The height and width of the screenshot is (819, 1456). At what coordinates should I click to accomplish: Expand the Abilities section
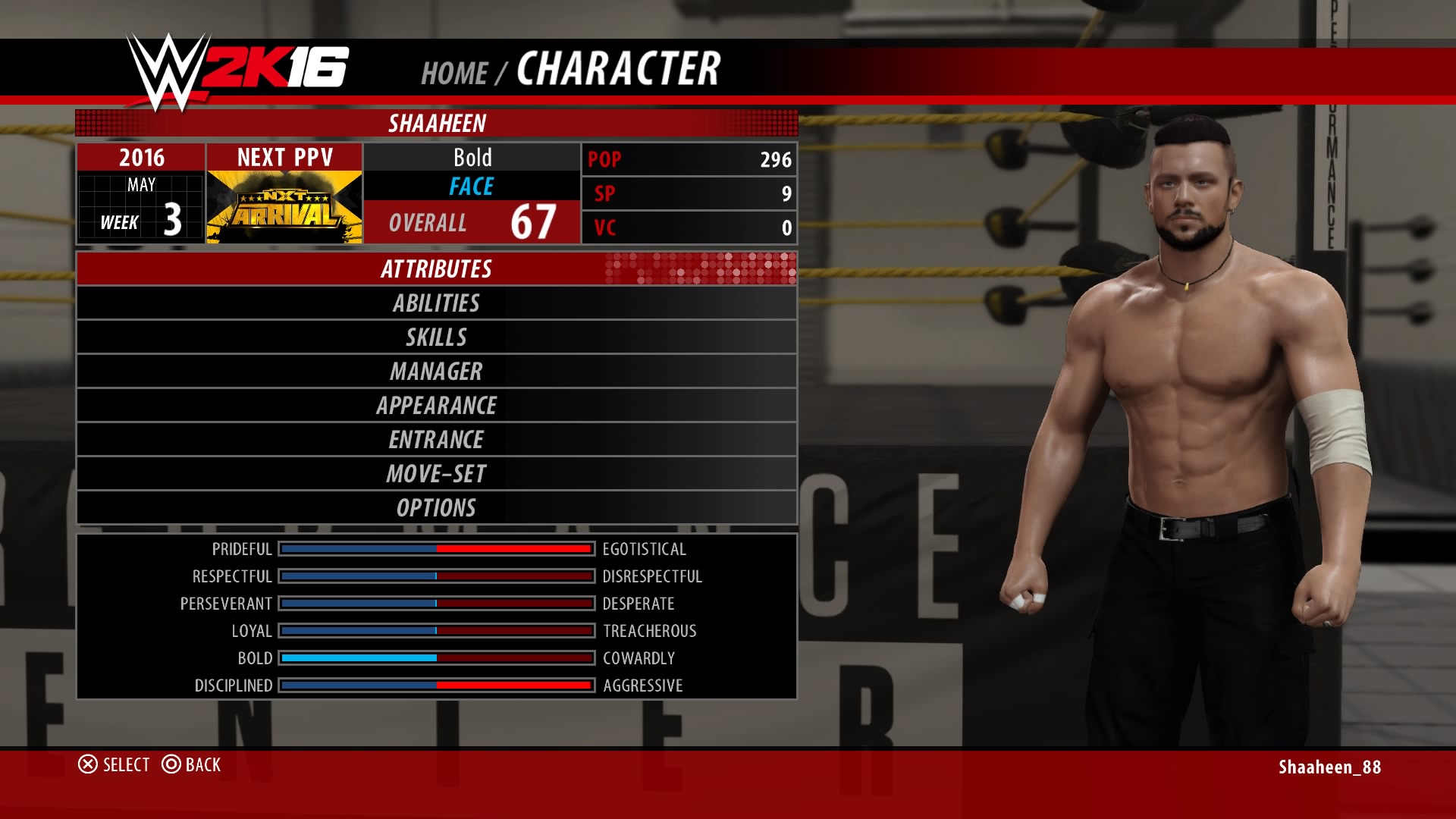[x=436, y=303]
